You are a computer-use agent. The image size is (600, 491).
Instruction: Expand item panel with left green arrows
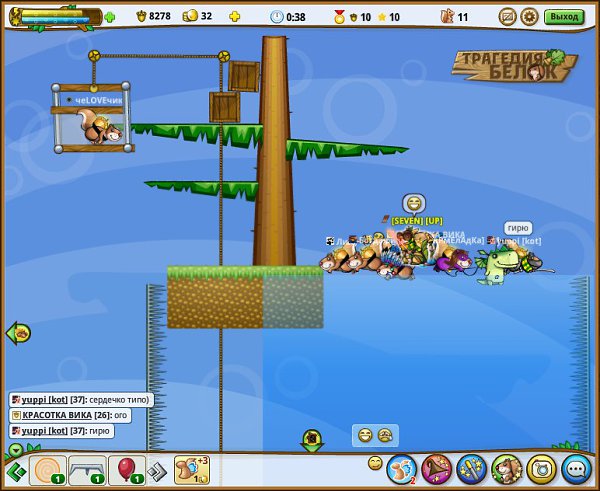click(14, 470)
